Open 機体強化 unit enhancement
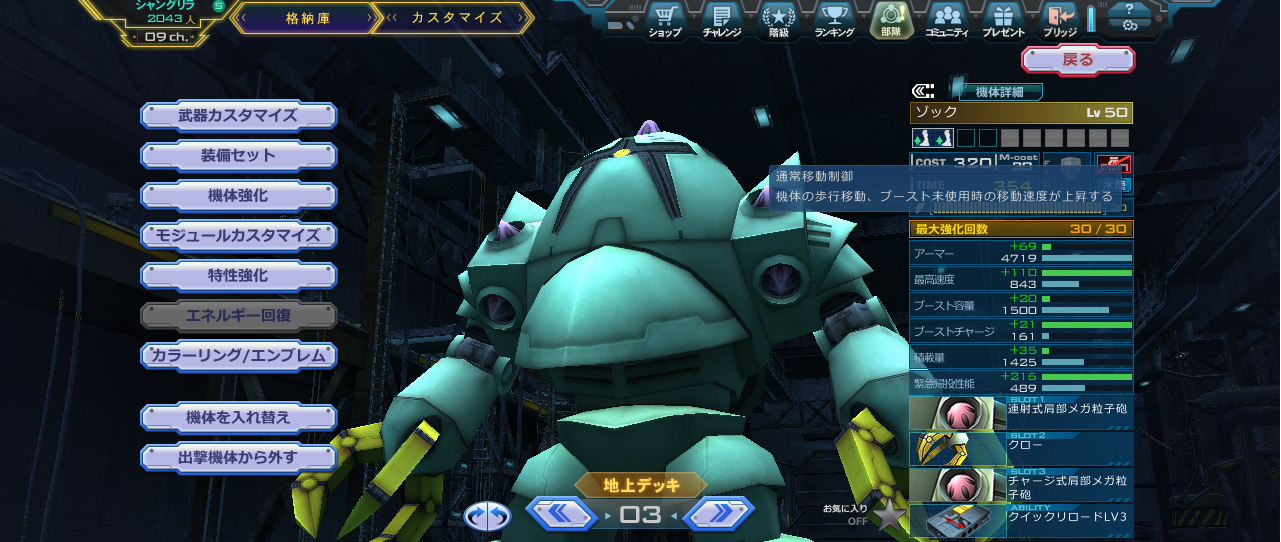The width and height of the screenshot is (1281, 542). coord(238,196)
